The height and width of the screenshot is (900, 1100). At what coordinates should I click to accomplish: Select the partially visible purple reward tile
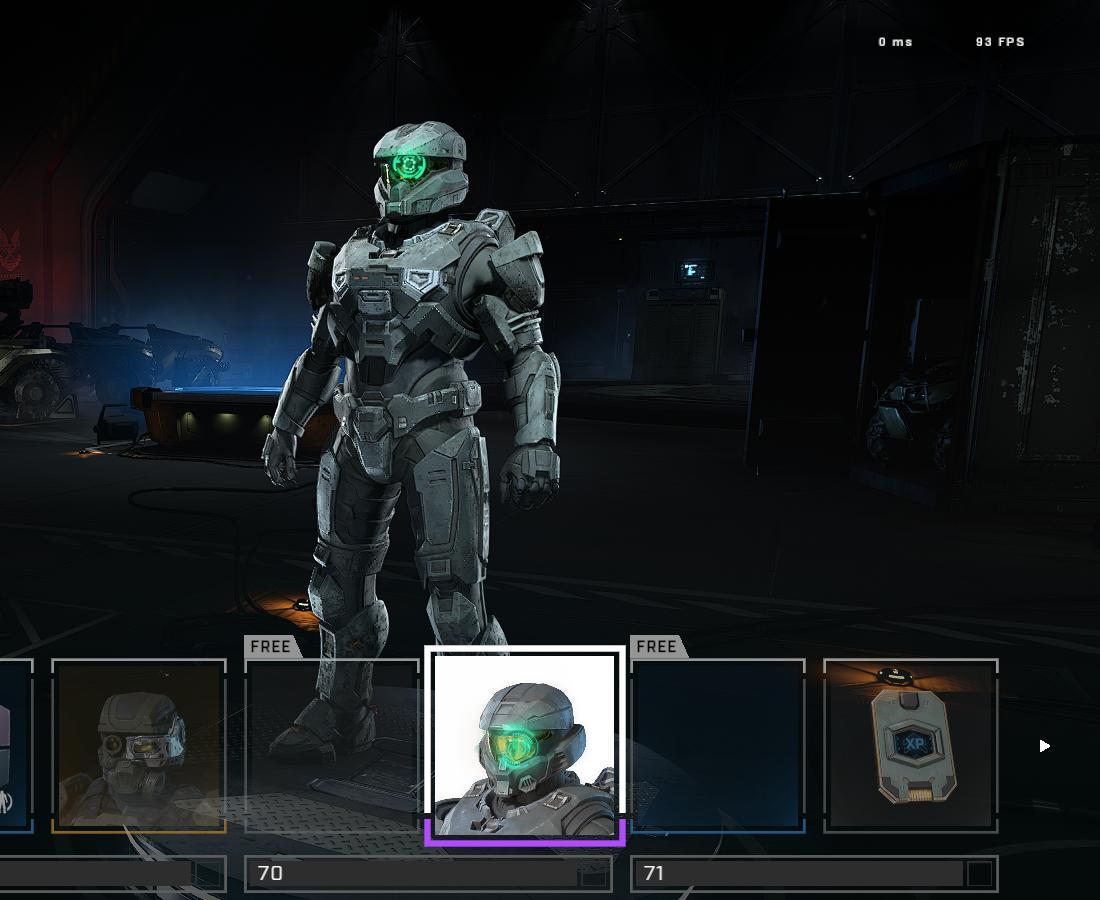(15, 745)
